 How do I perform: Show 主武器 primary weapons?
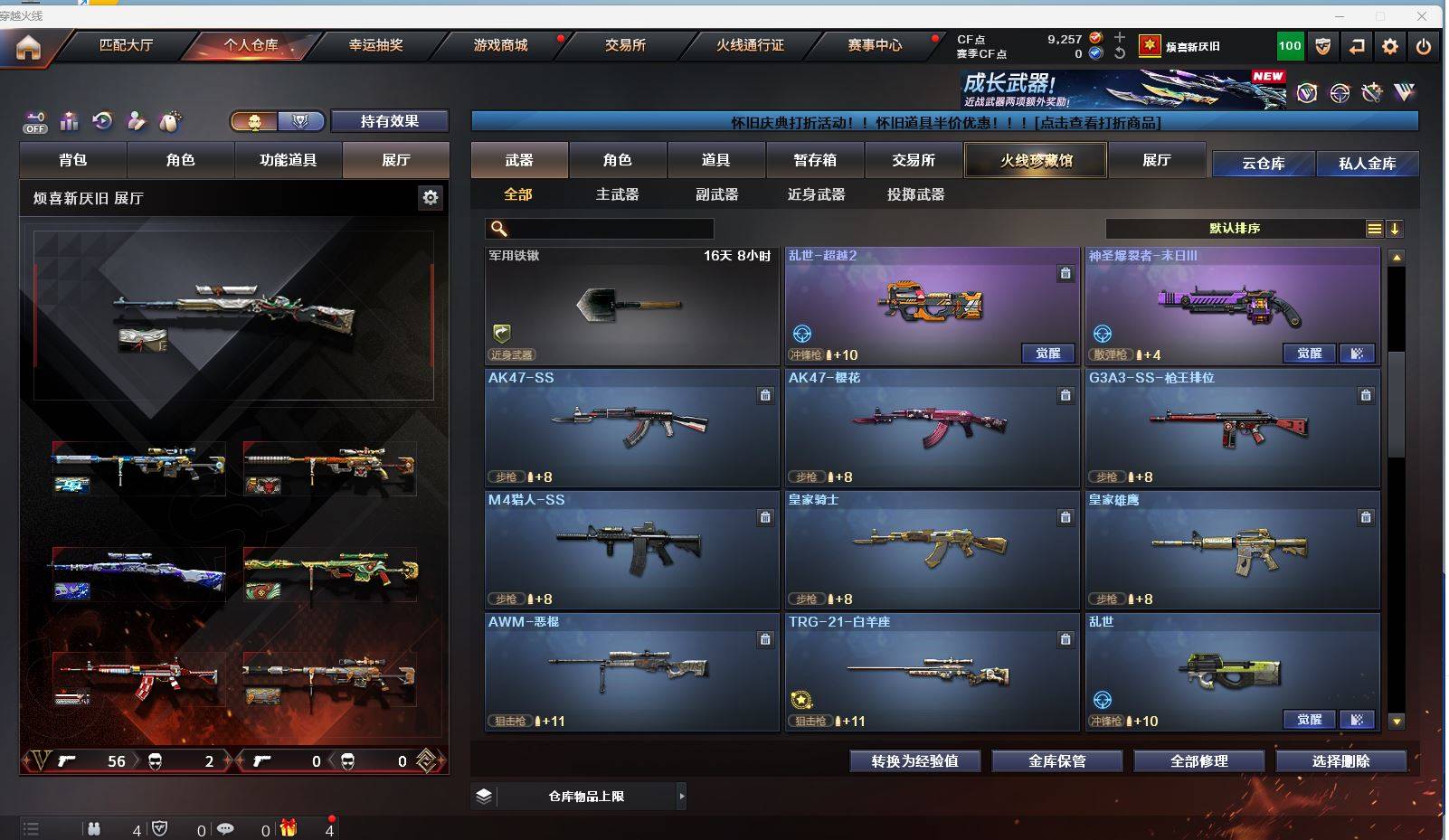pyautogui.click(x=617, y=194)
